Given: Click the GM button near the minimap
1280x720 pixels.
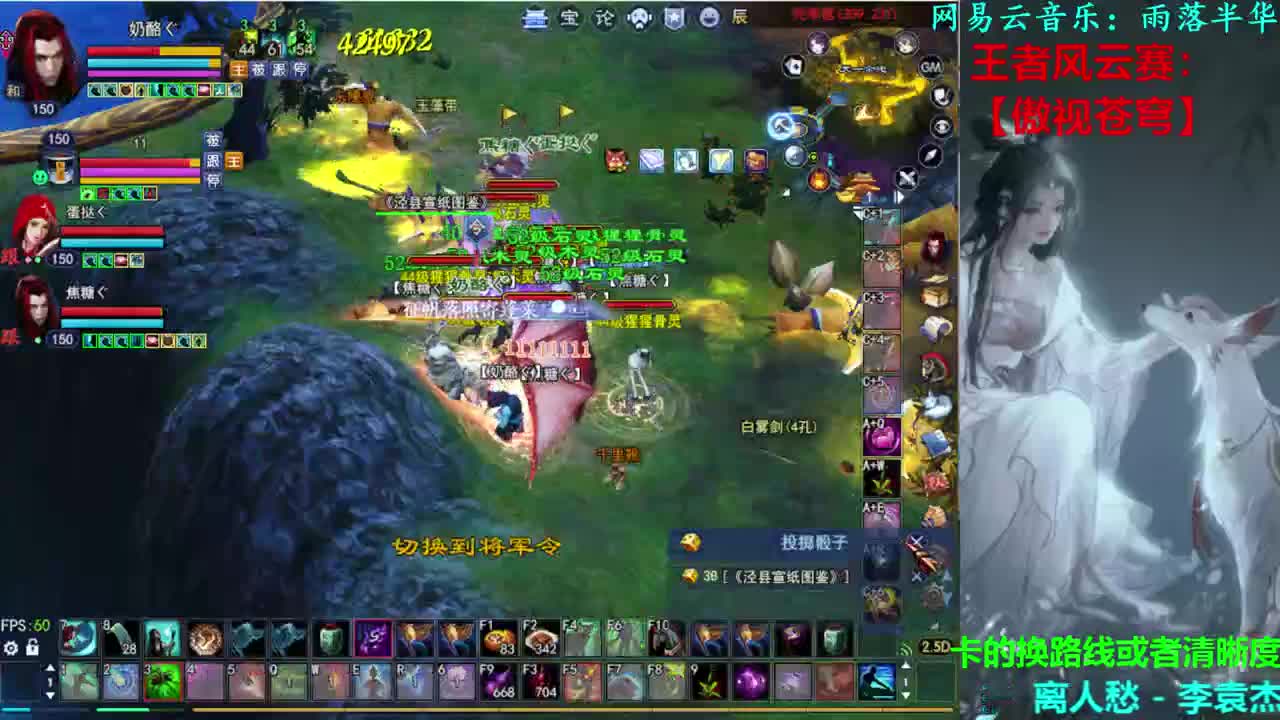Looking at the screenshot, I should coord(931,67).
